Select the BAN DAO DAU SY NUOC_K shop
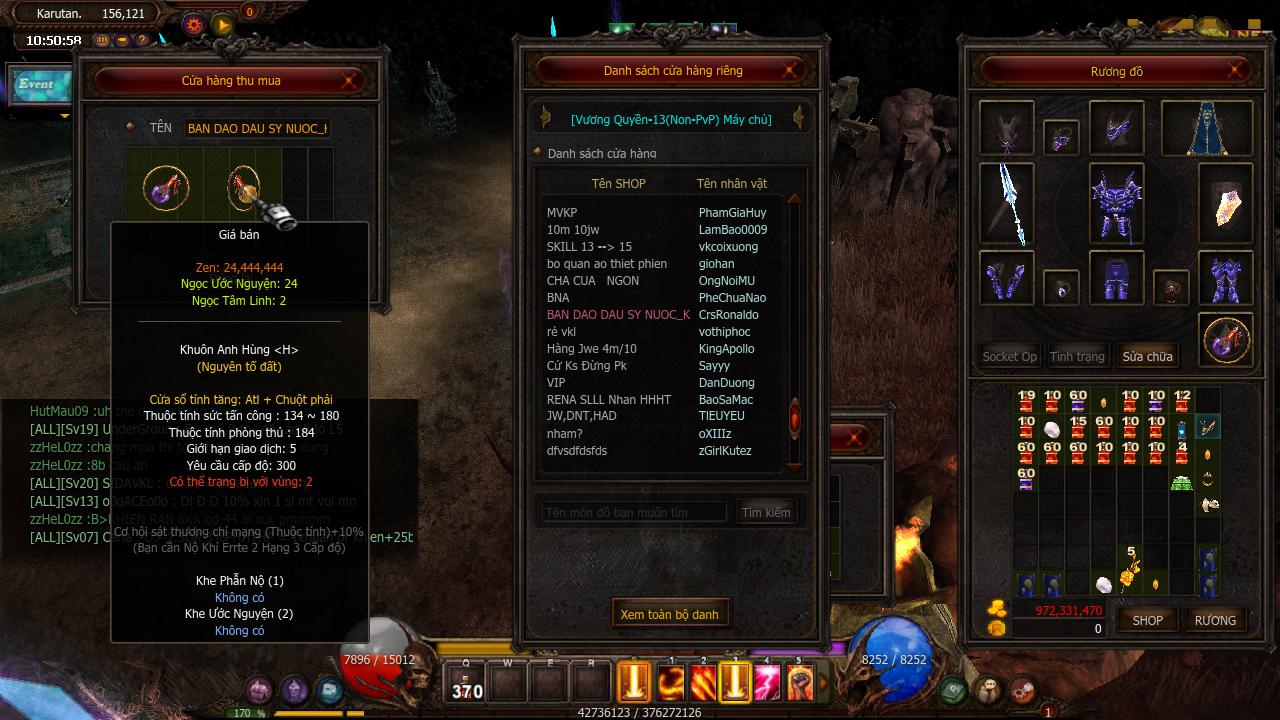Image resolution: width=1280 pixels, height=720 pixels. click(618, 315)
